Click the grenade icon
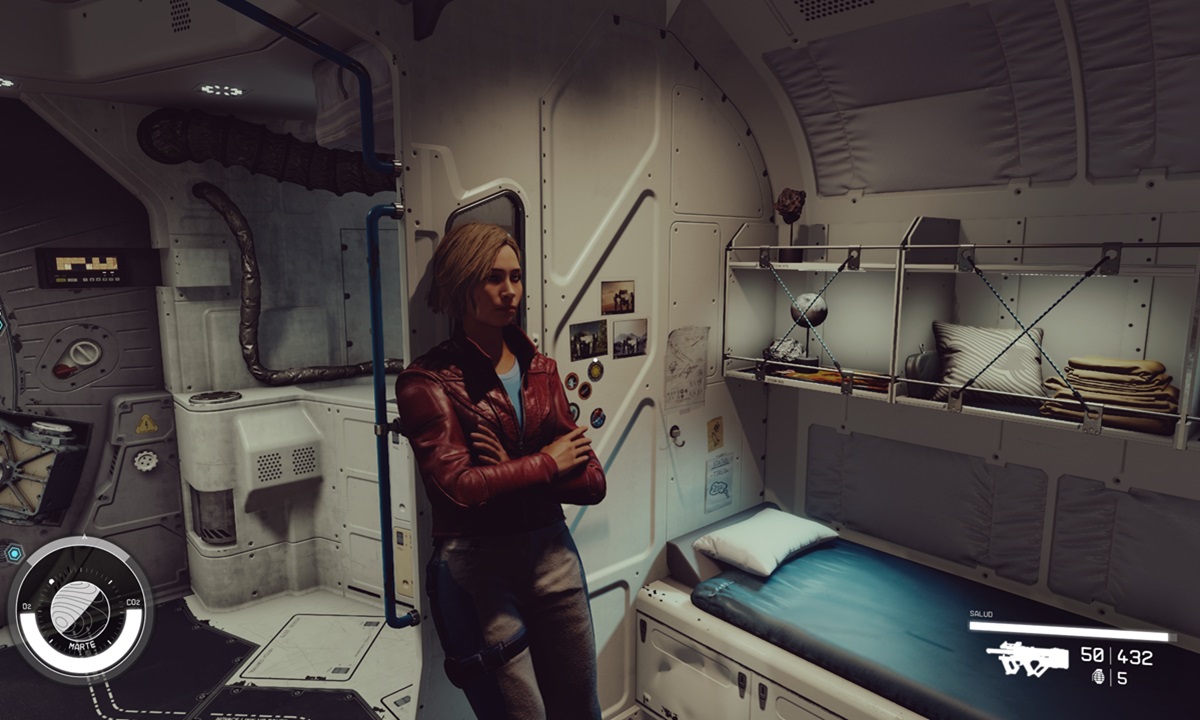Screen dimensions: 1200x720 coord(1098,677)
